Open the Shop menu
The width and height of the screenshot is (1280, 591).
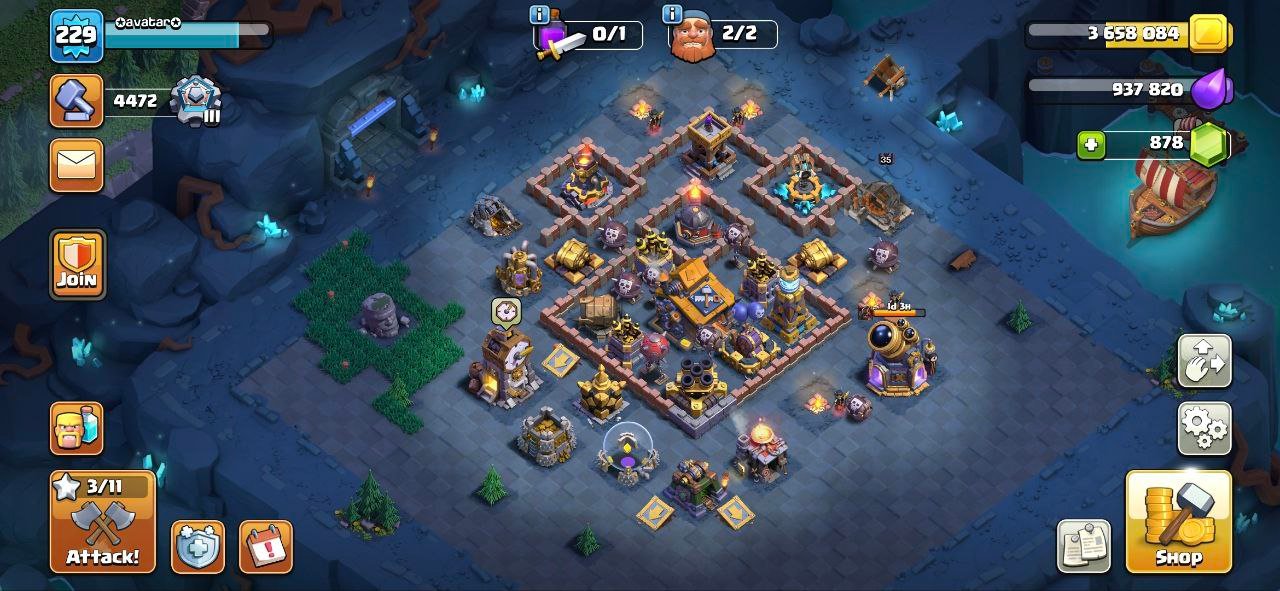click(1178, 522)
